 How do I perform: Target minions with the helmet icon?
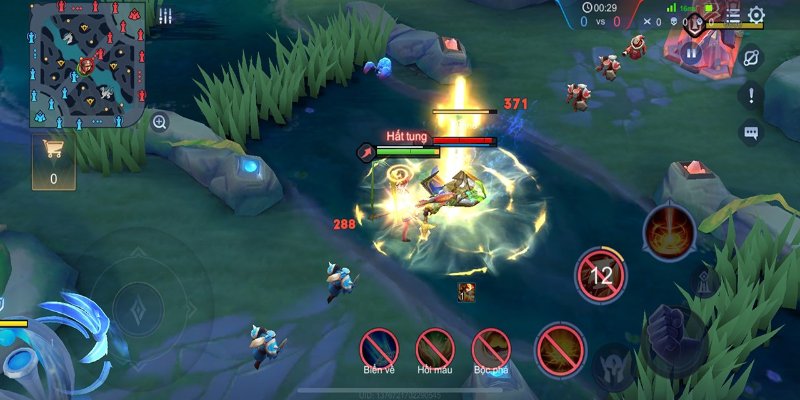click(613, 367)
